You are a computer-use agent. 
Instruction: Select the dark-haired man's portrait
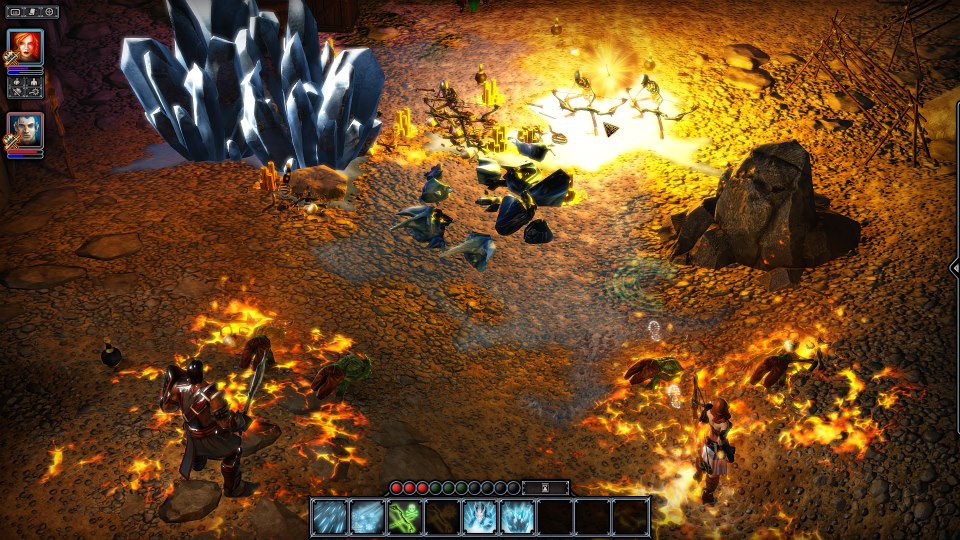25,130
